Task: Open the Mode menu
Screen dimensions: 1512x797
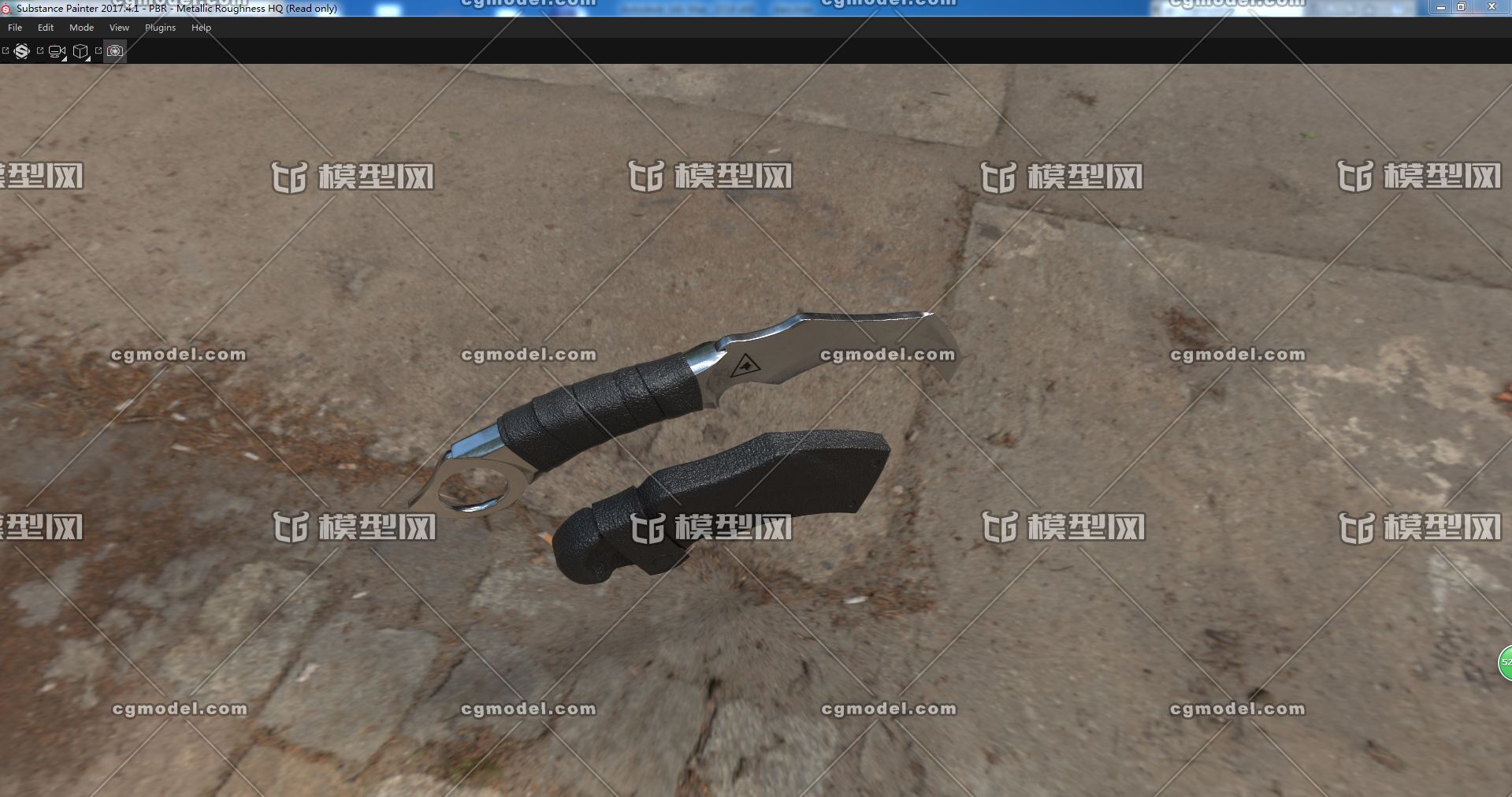Action: (x=81, y=28)
